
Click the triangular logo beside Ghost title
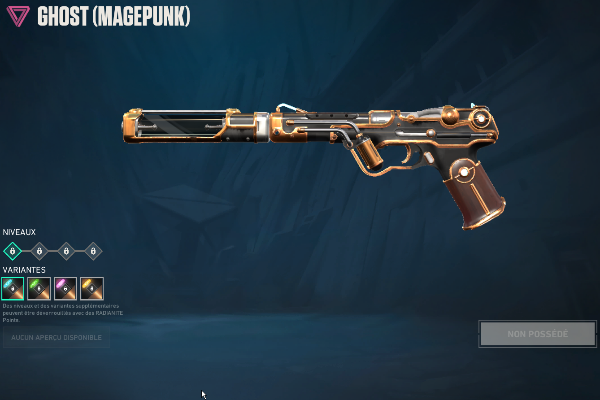19,17
